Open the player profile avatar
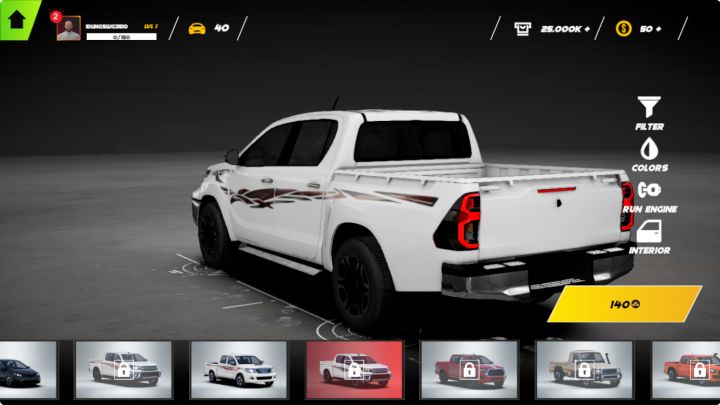The width and height of the screenshot is (720, 405). point(68,29)
